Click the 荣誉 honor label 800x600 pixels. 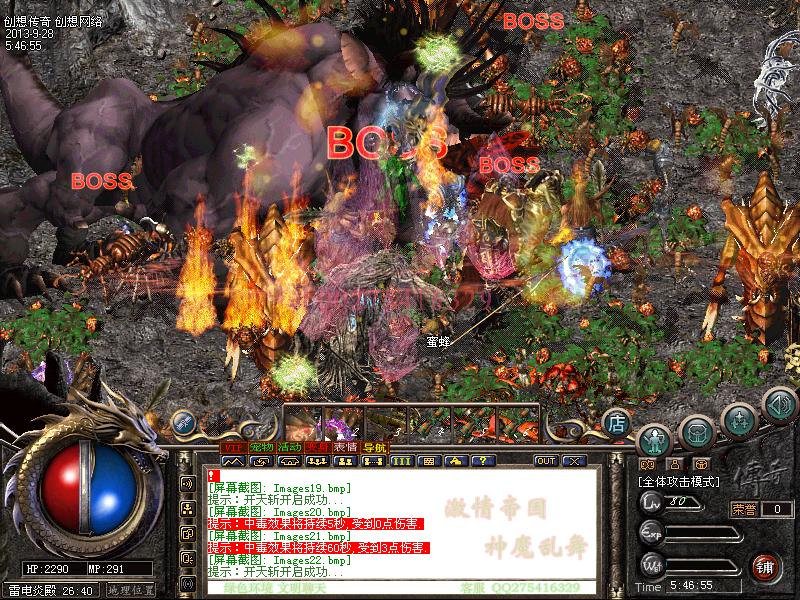coord(744,509)
